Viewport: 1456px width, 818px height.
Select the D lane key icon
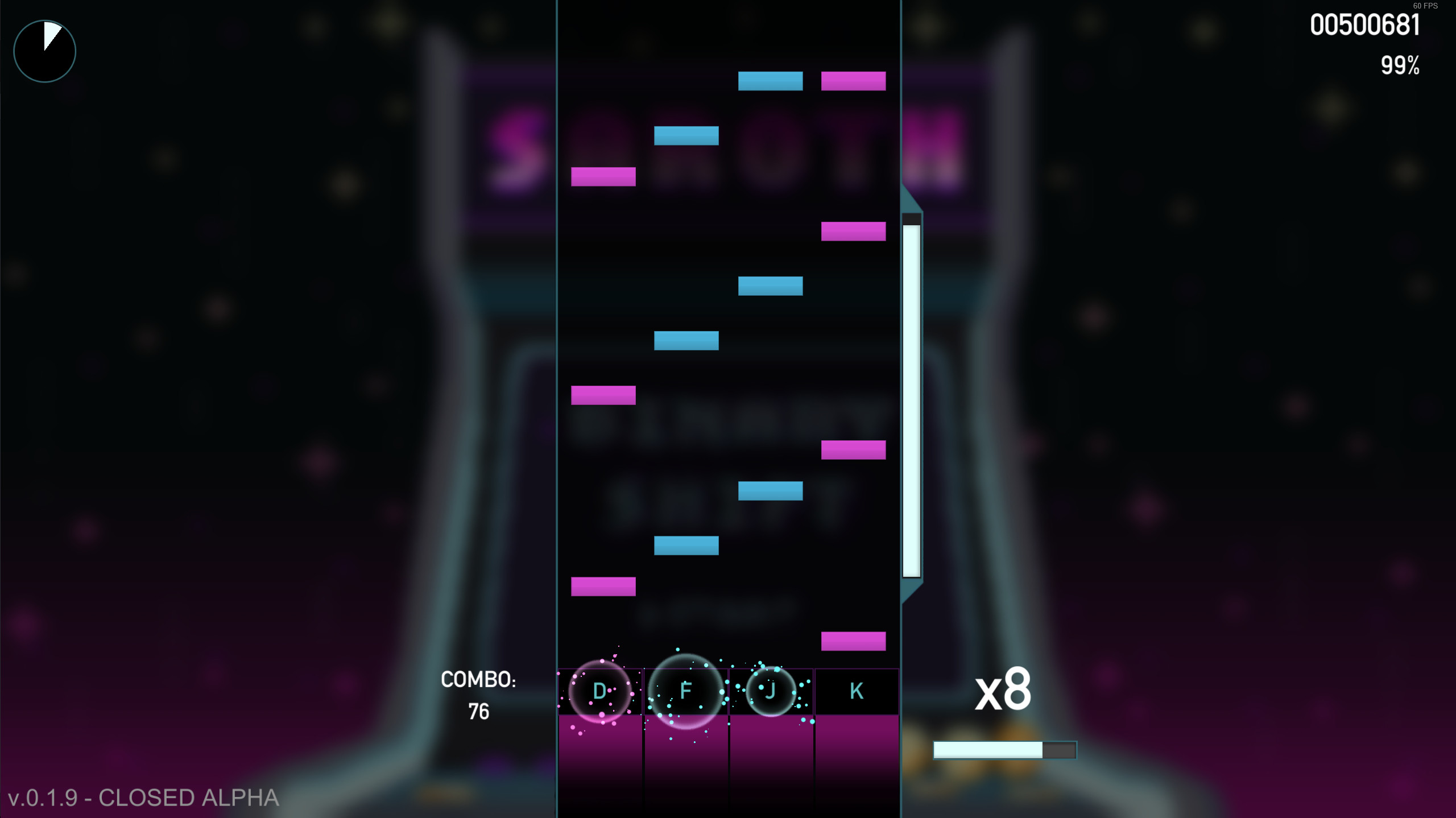coord(599,691)
